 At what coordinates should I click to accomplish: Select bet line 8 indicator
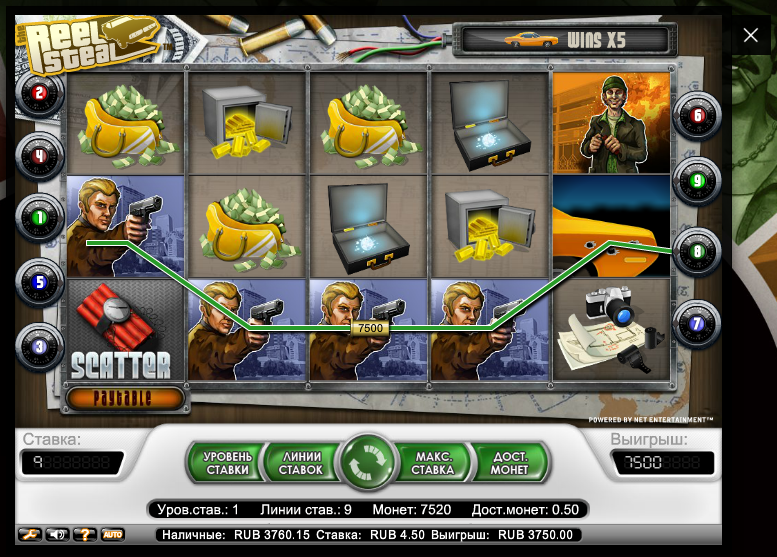click(x=697, y=254)
